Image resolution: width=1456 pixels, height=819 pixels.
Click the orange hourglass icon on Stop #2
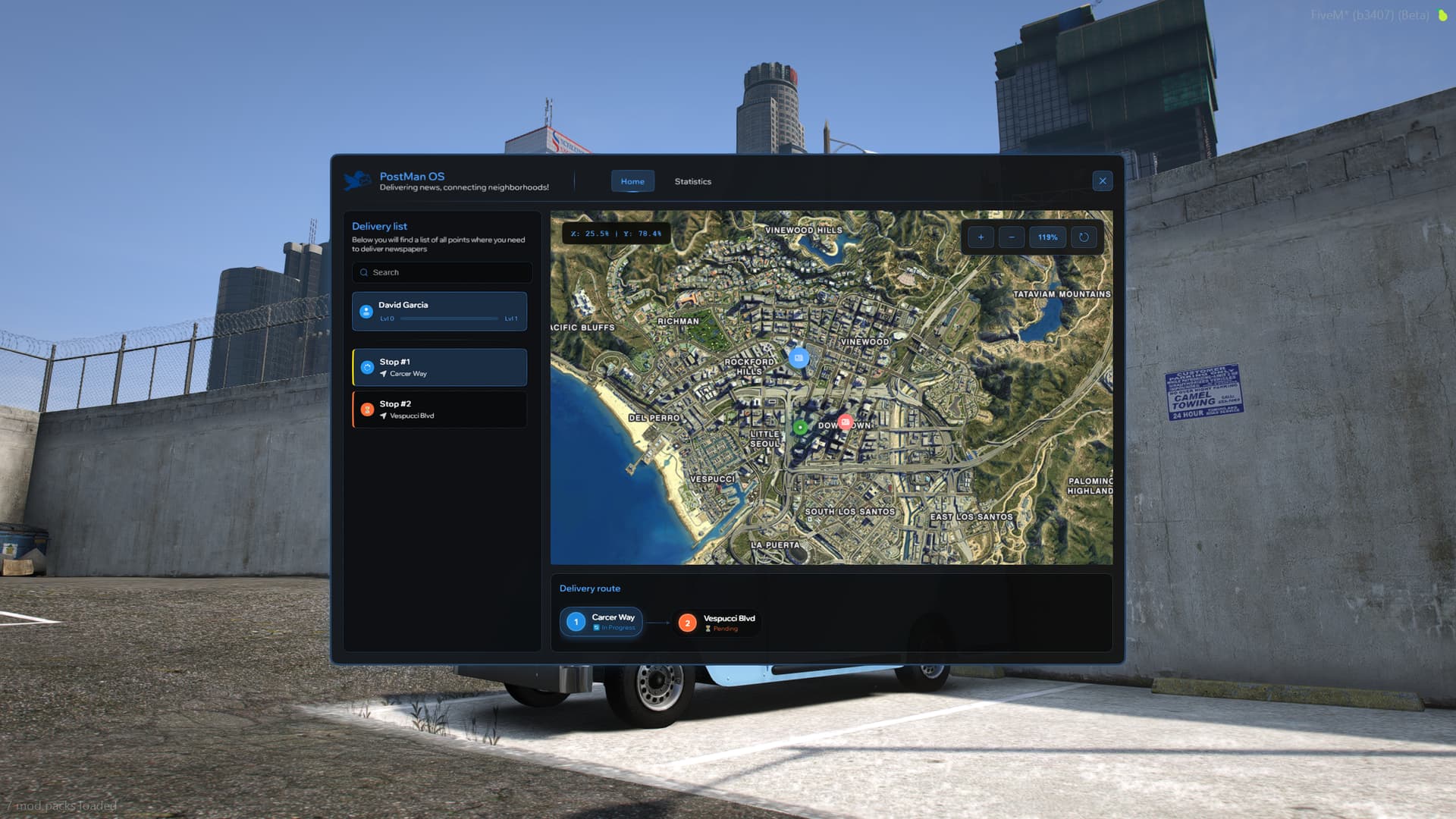click(x=367, y=409)
